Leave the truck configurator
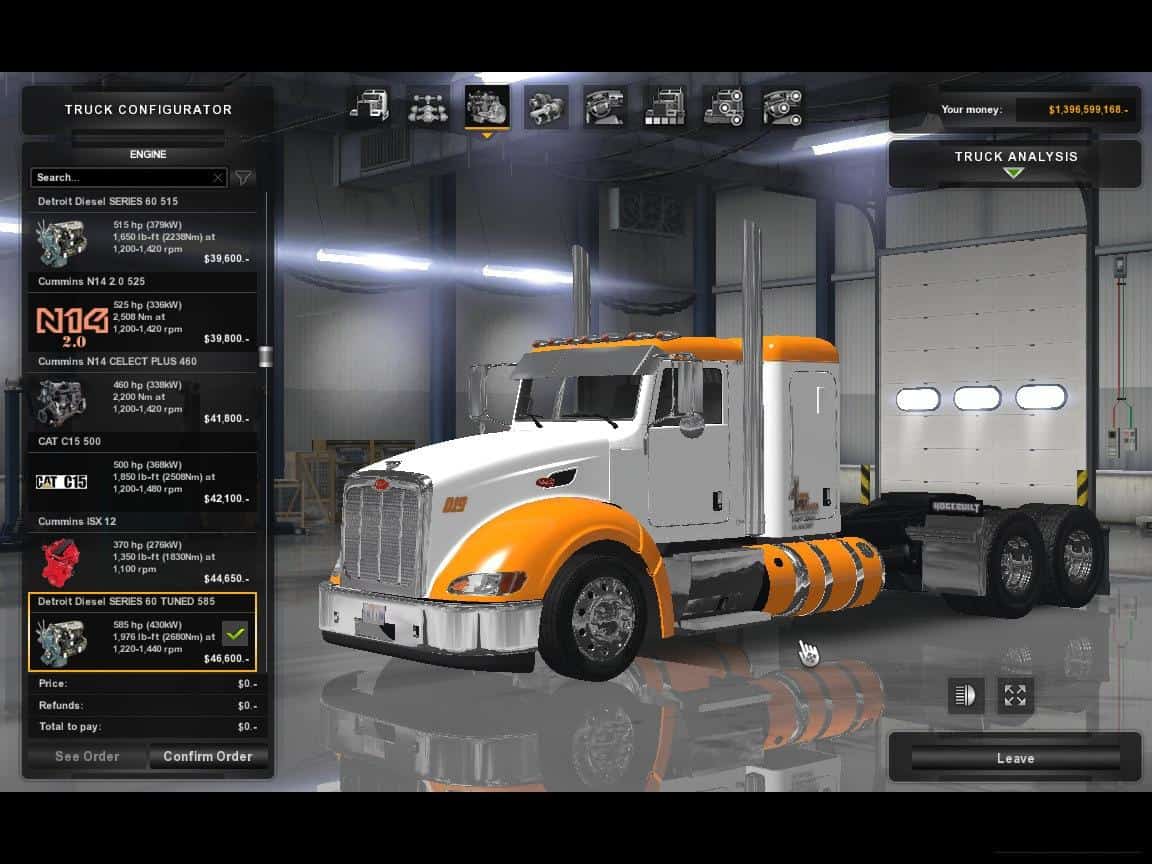This screenshot has height=864, width=1152. coord(1014,758)
